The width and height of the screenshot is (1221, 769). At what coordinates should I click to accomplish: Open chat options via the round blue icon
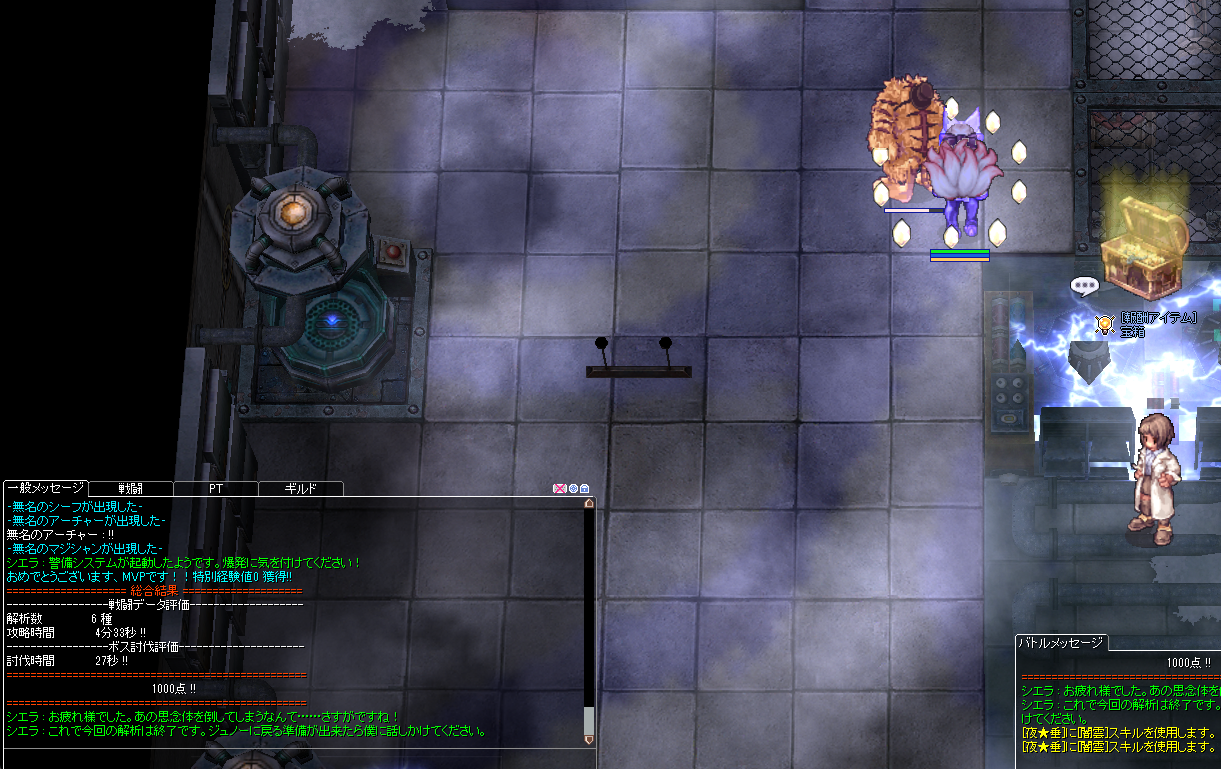pyautogui.click(x=573, y=489)
